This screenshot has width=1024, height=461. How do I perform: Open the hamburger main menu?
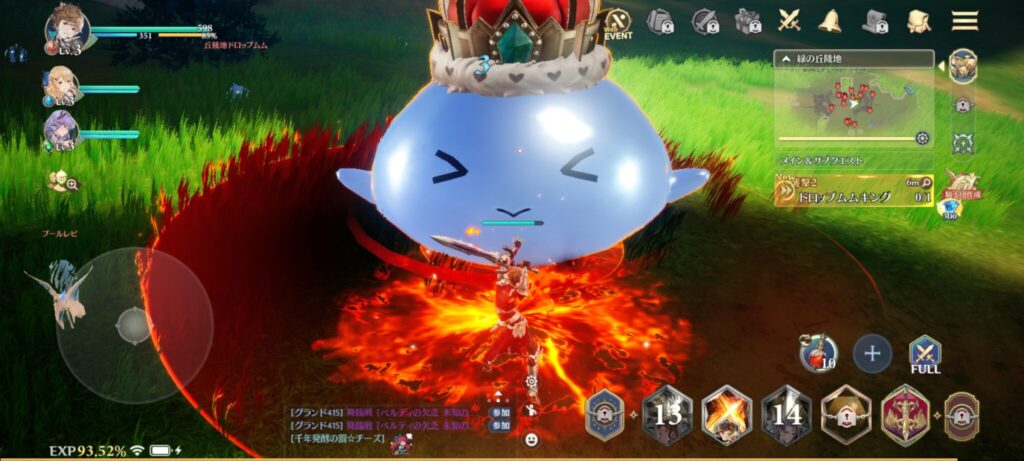(x=964, y=20)
